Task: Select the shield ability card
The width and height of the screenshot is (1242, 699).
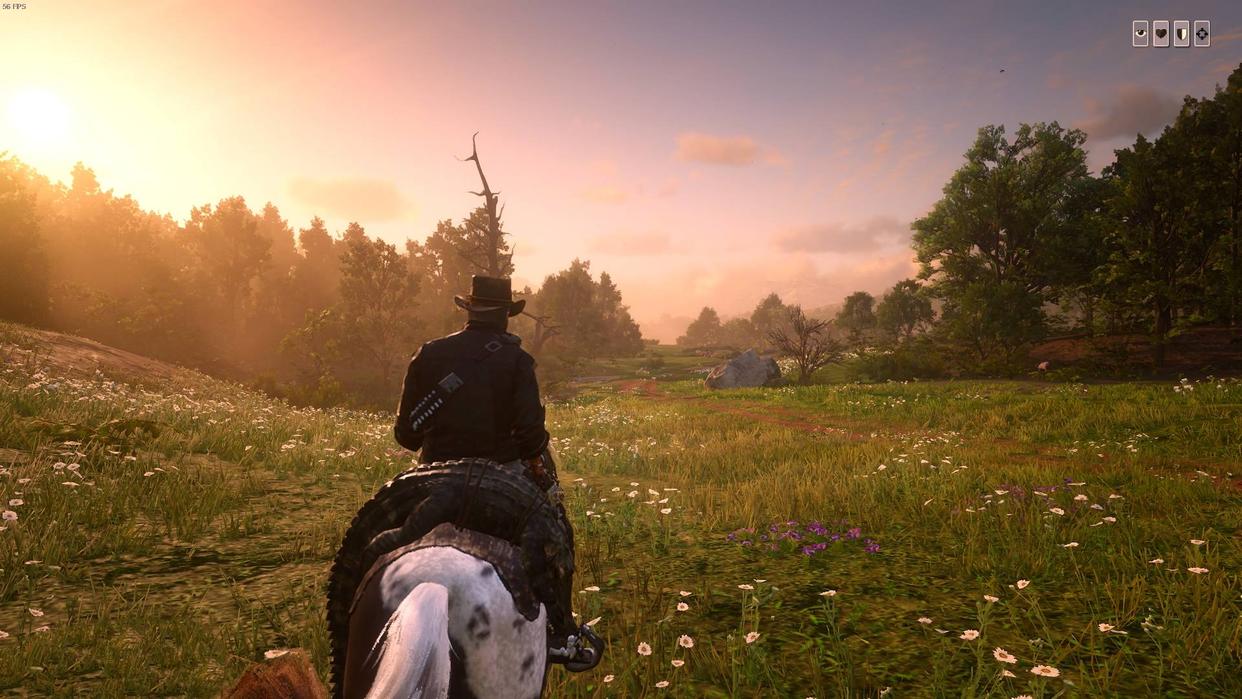Action: [x=1181, y=34]
